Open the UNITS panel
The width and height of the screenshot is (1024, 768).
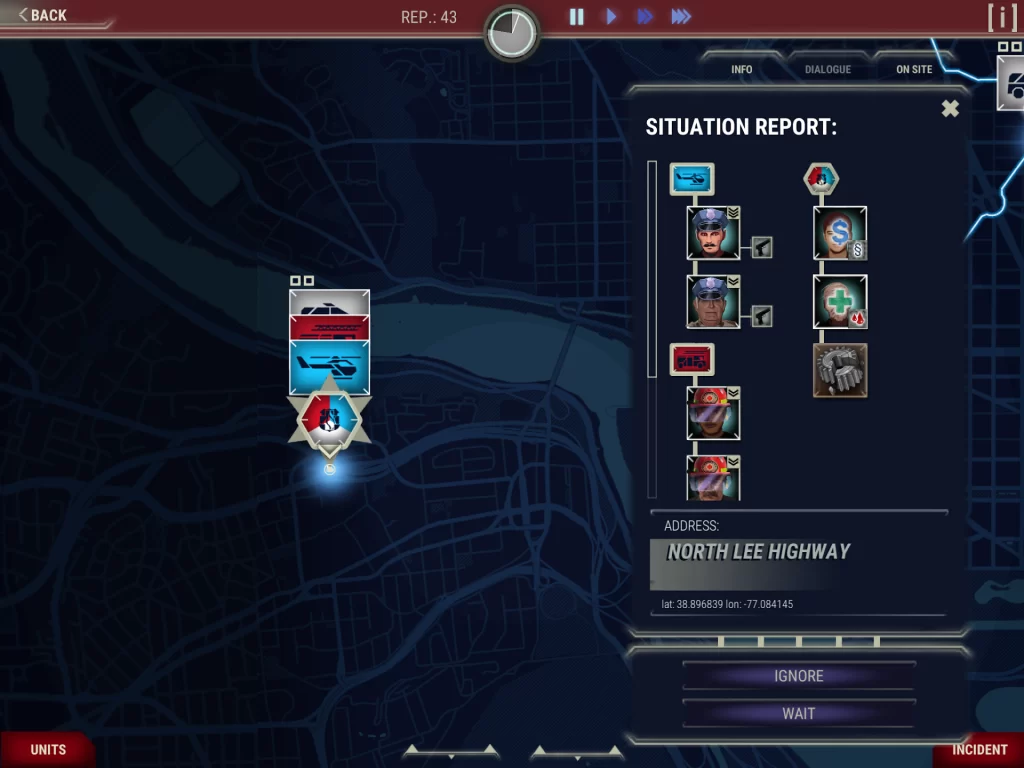tap(48, 749)
